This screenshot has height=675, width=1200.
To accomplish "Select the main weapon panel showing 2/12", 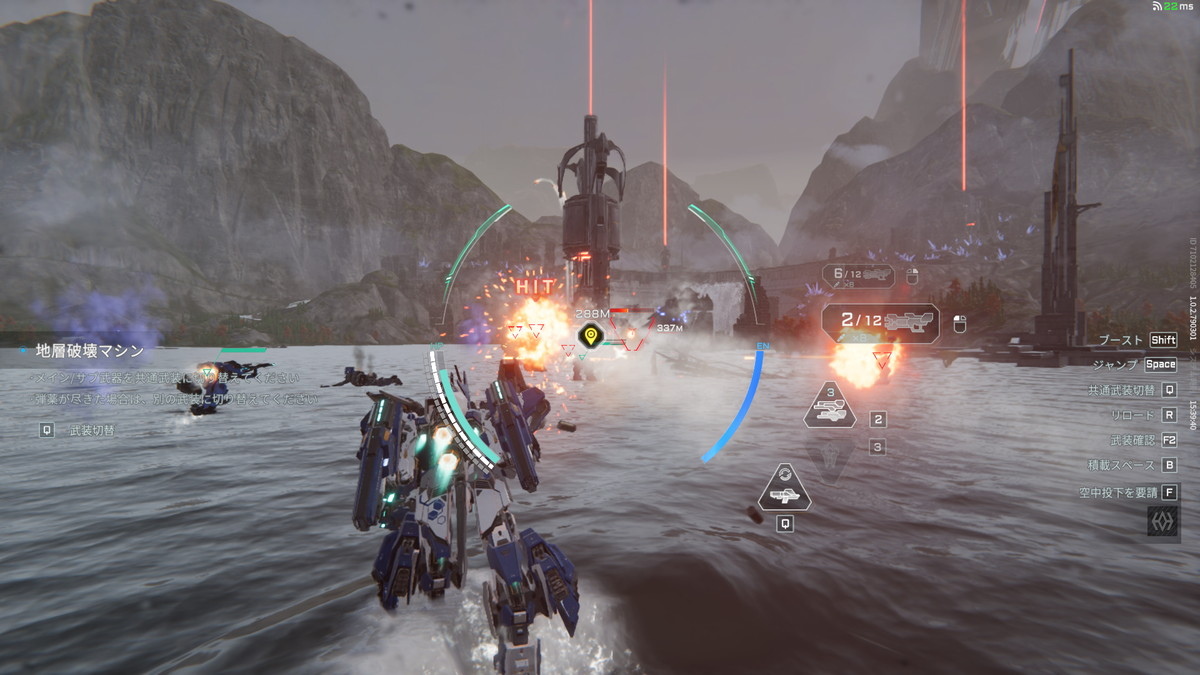I will point(880,323).
